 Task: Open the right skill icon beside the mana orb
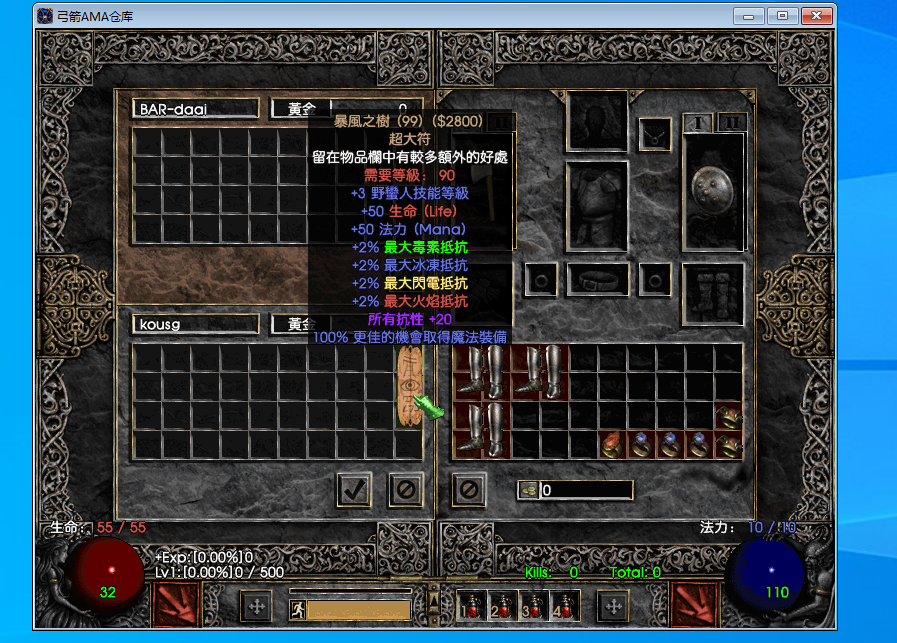coord(696,606)
